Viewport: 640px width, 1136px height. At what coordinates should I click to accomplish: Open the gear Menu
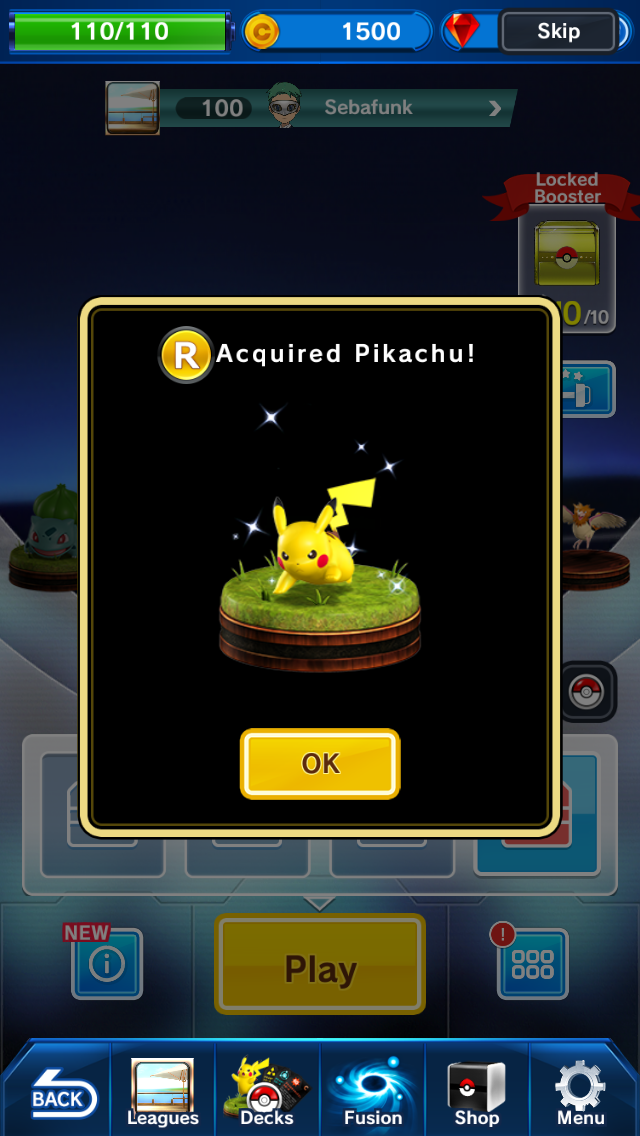[581, 1092]
